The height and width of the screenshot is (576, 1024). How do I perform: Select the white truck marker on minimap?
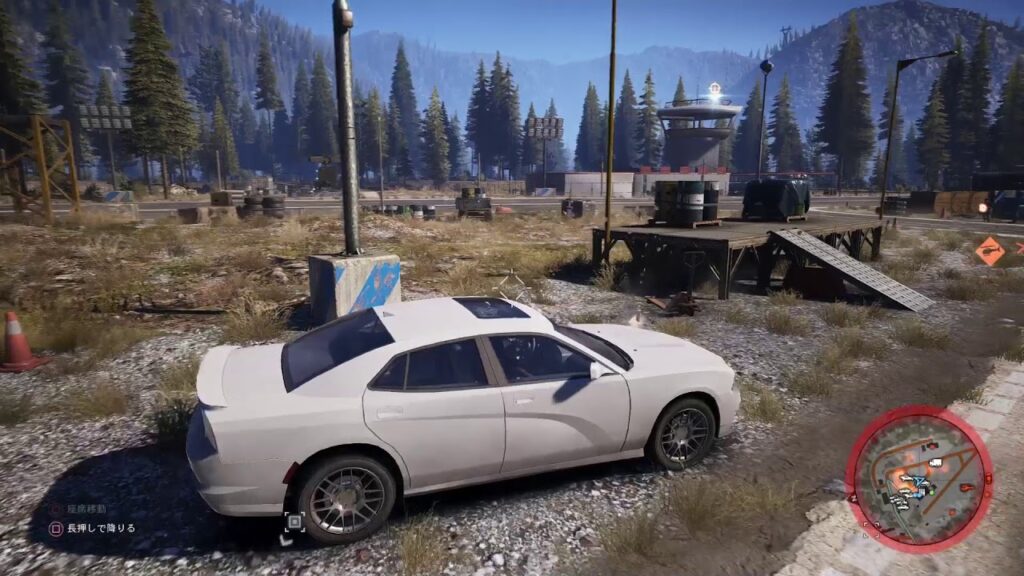click(935, 462)
